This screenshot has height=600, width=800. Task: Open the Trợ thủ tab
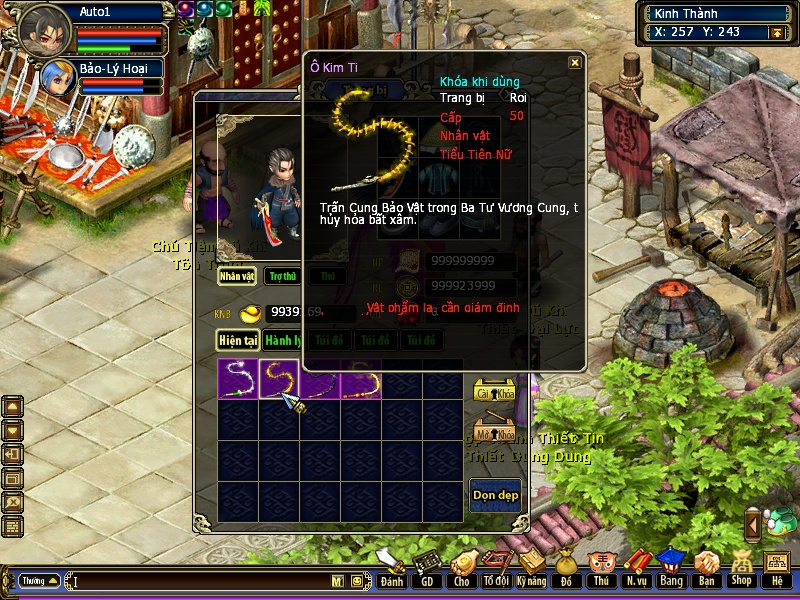coord(283,276)
